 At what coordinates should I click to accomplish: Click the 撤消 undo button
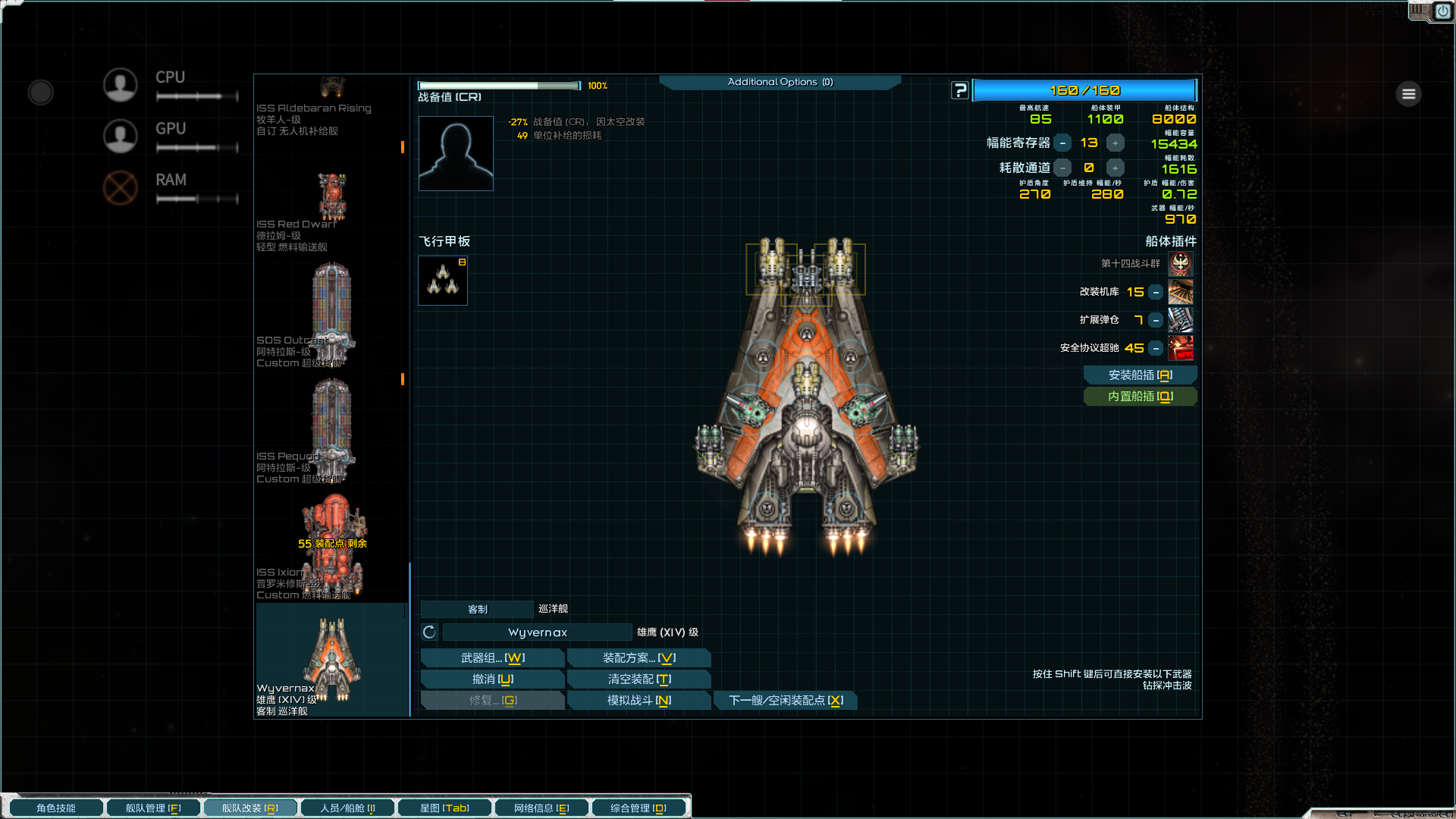point(492,679)
